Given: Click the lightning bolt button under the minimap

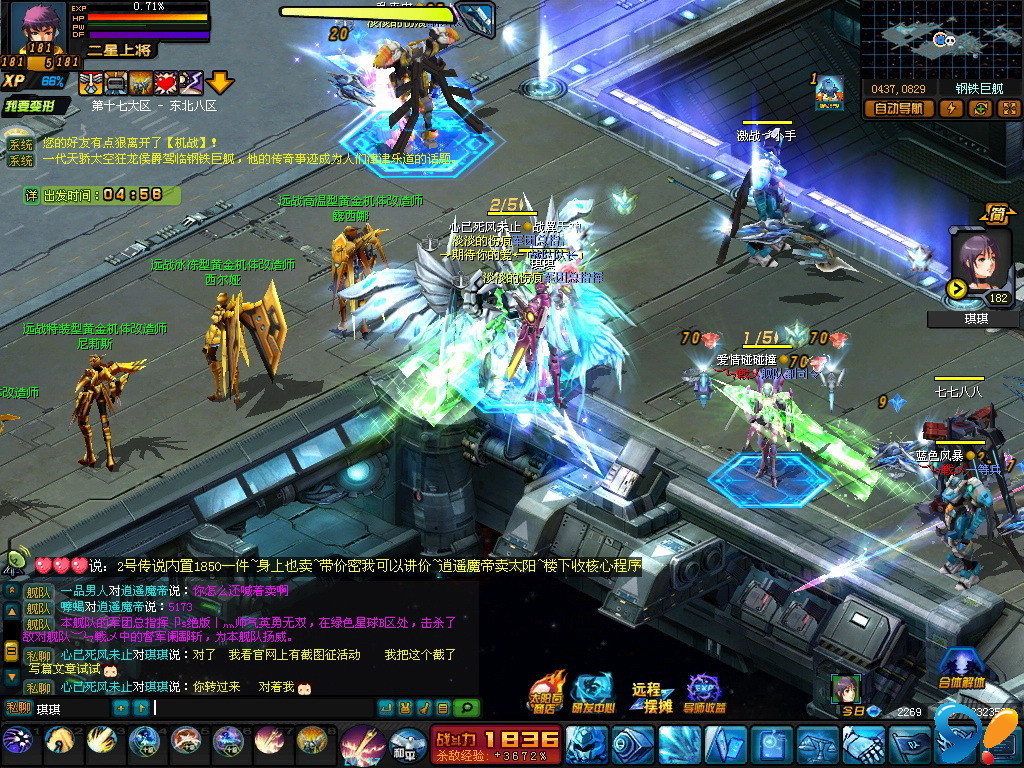Looking at the screenshot, I should [x=950, y=109].
